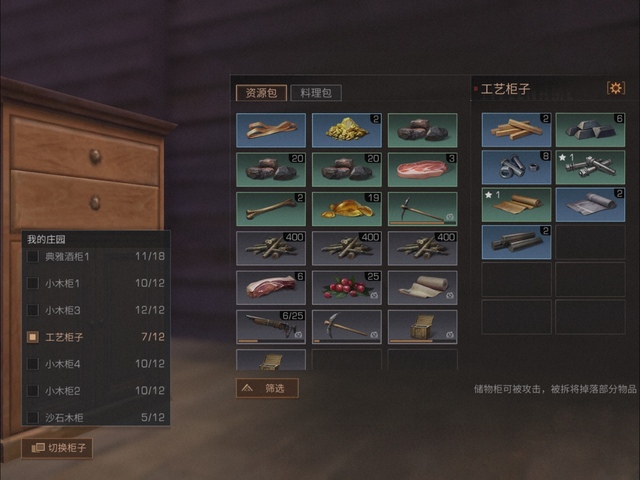This screenshot has width=640, height=480.
Task: Select the amber resin stack of 19
Action: (346, 209)
